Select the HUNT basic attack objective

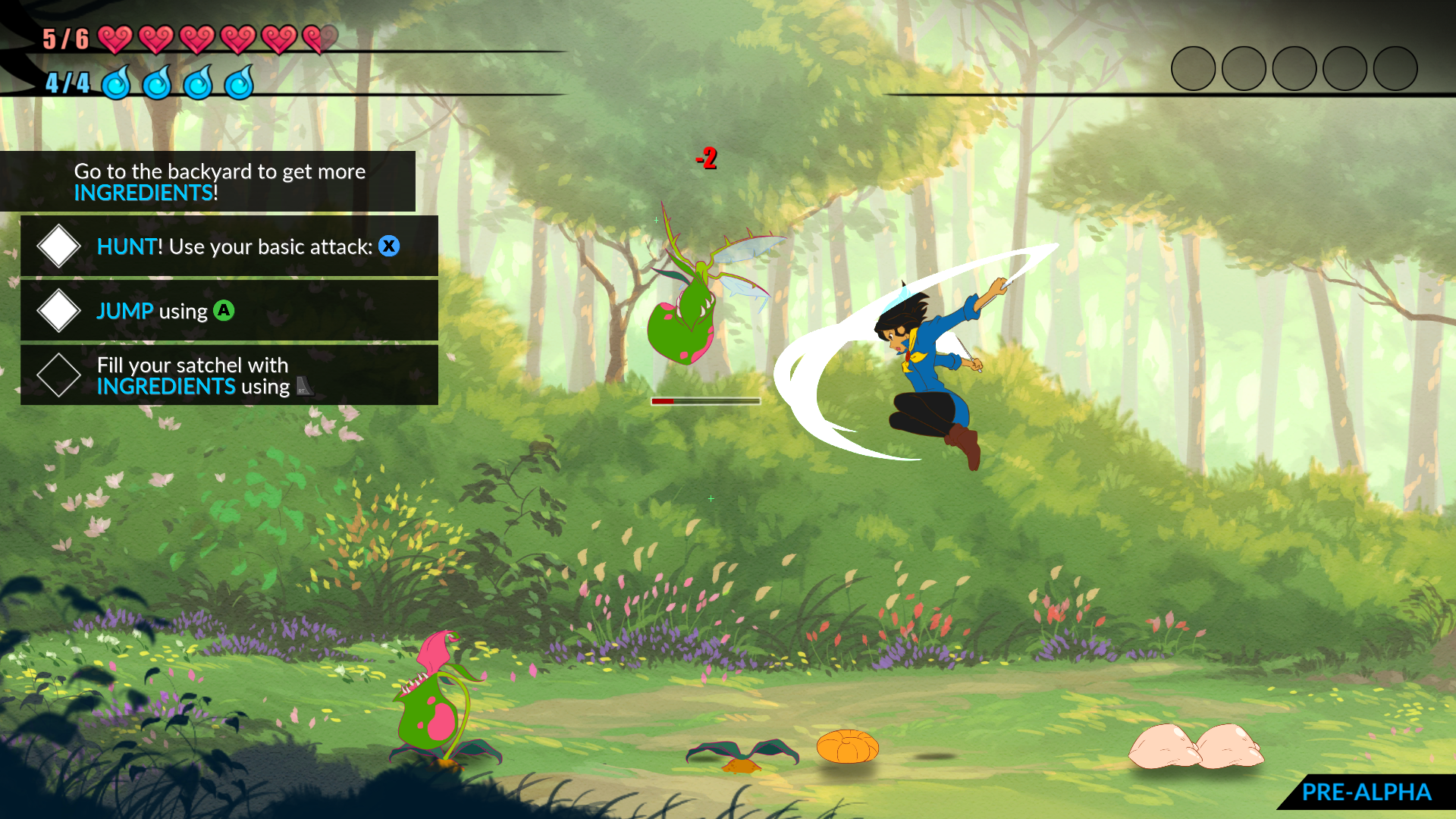(x=229, y=246)
